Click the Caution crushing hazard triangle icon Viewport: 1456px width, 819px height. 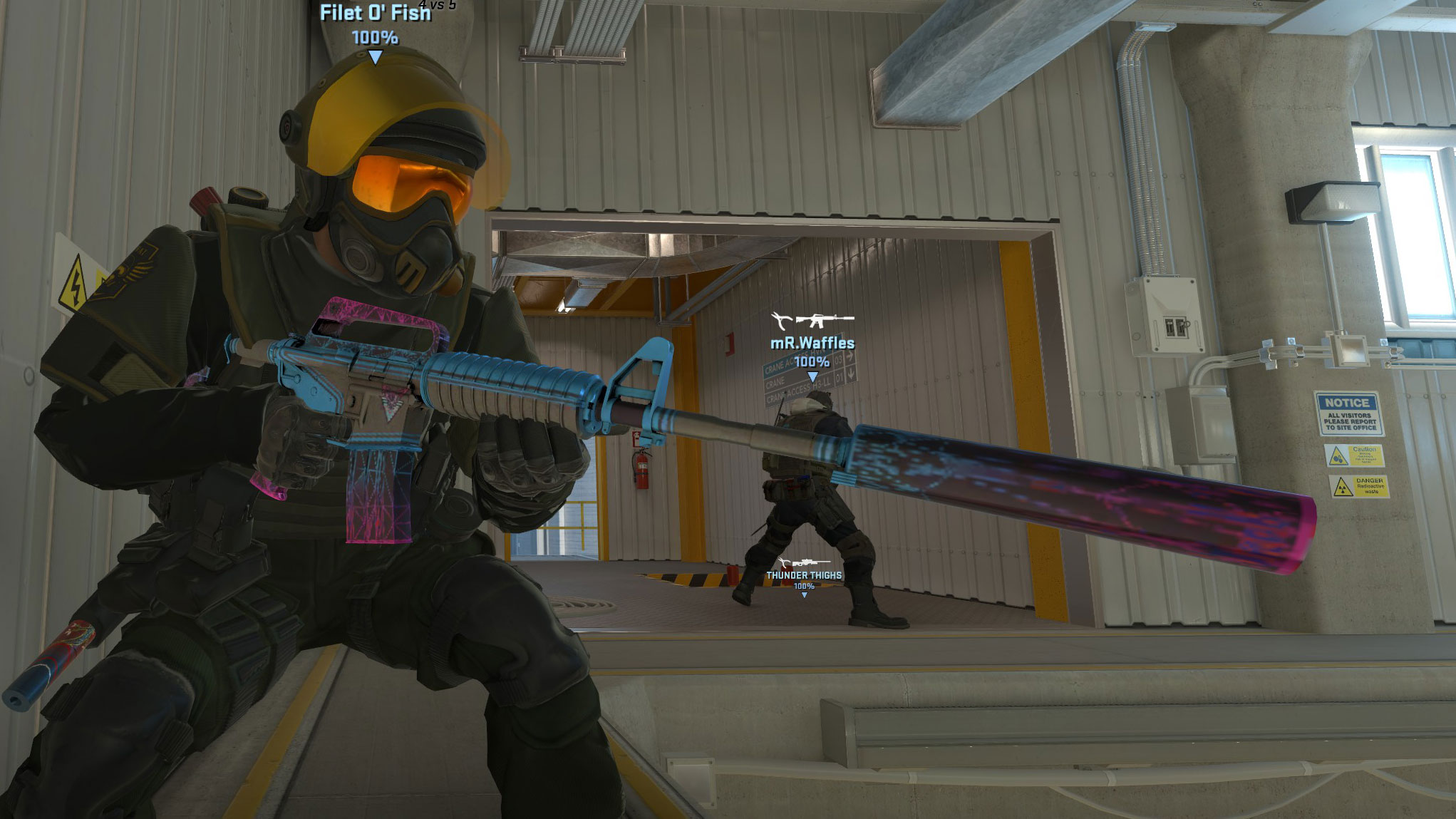[x=1338, y=455]
